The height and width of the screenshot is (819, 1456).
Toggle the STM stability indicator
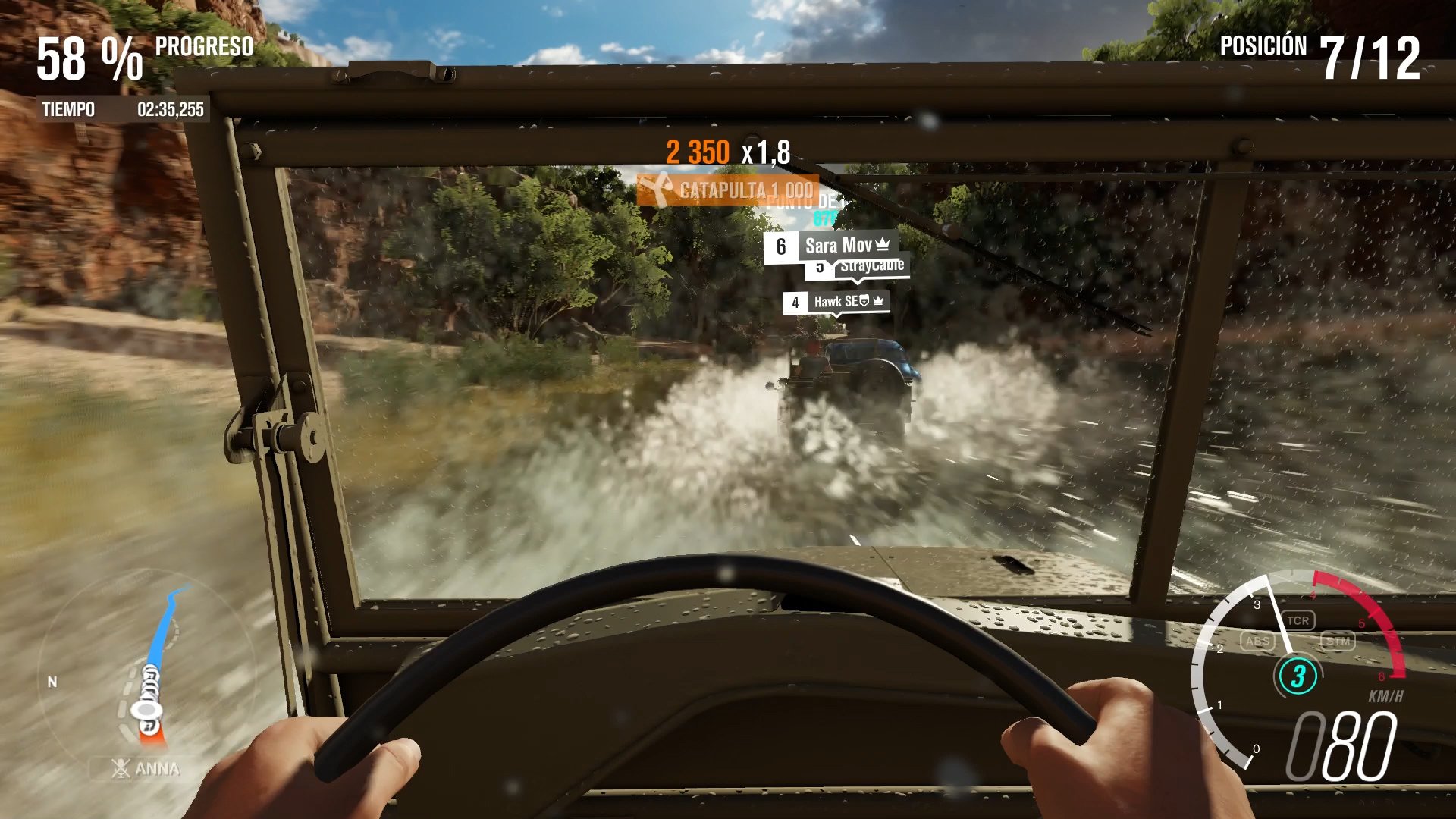click(x=1340, y=641)
